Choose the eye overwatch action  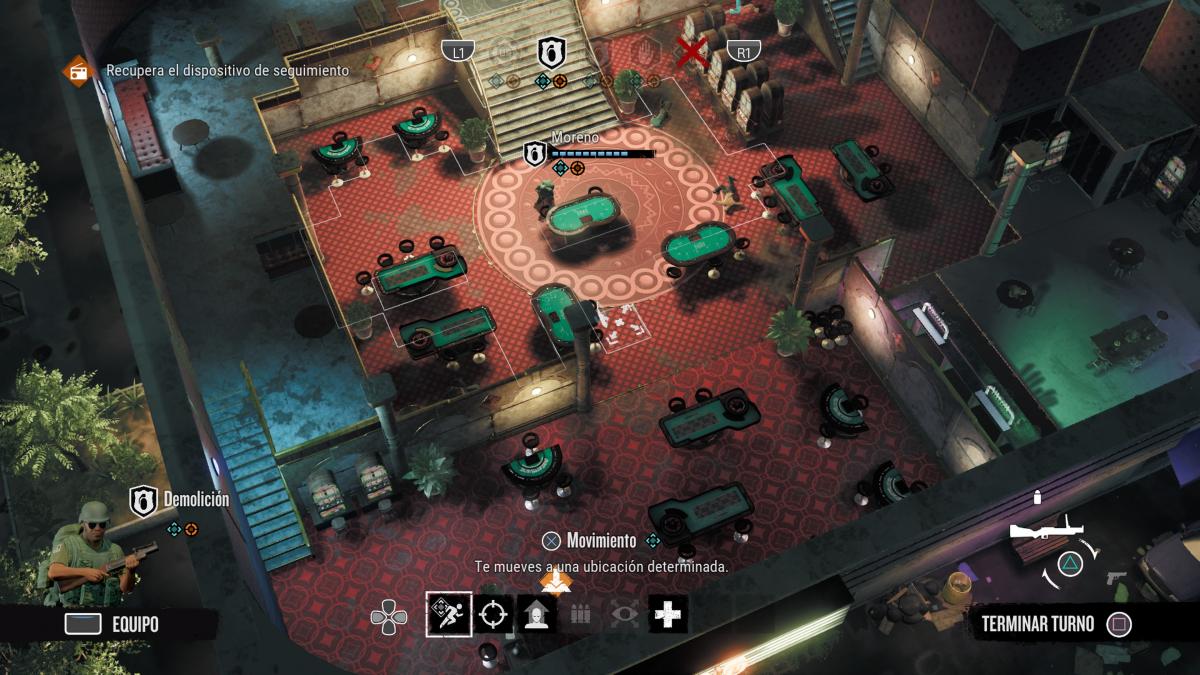(624, 614)
